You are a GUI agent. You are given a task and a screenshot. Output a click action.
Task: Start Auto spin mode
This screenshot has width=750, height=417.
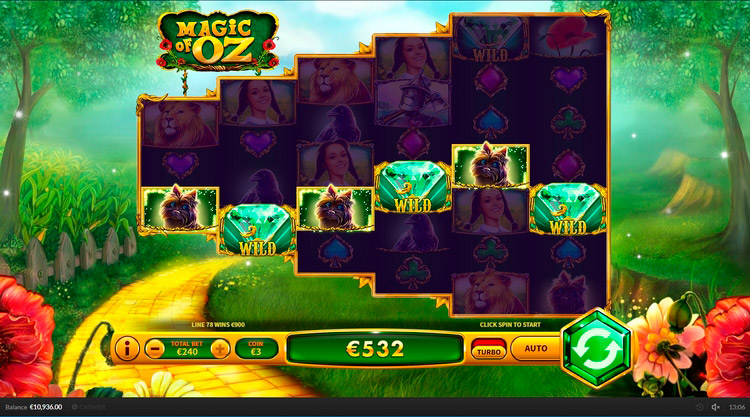(x=536, y=349)
